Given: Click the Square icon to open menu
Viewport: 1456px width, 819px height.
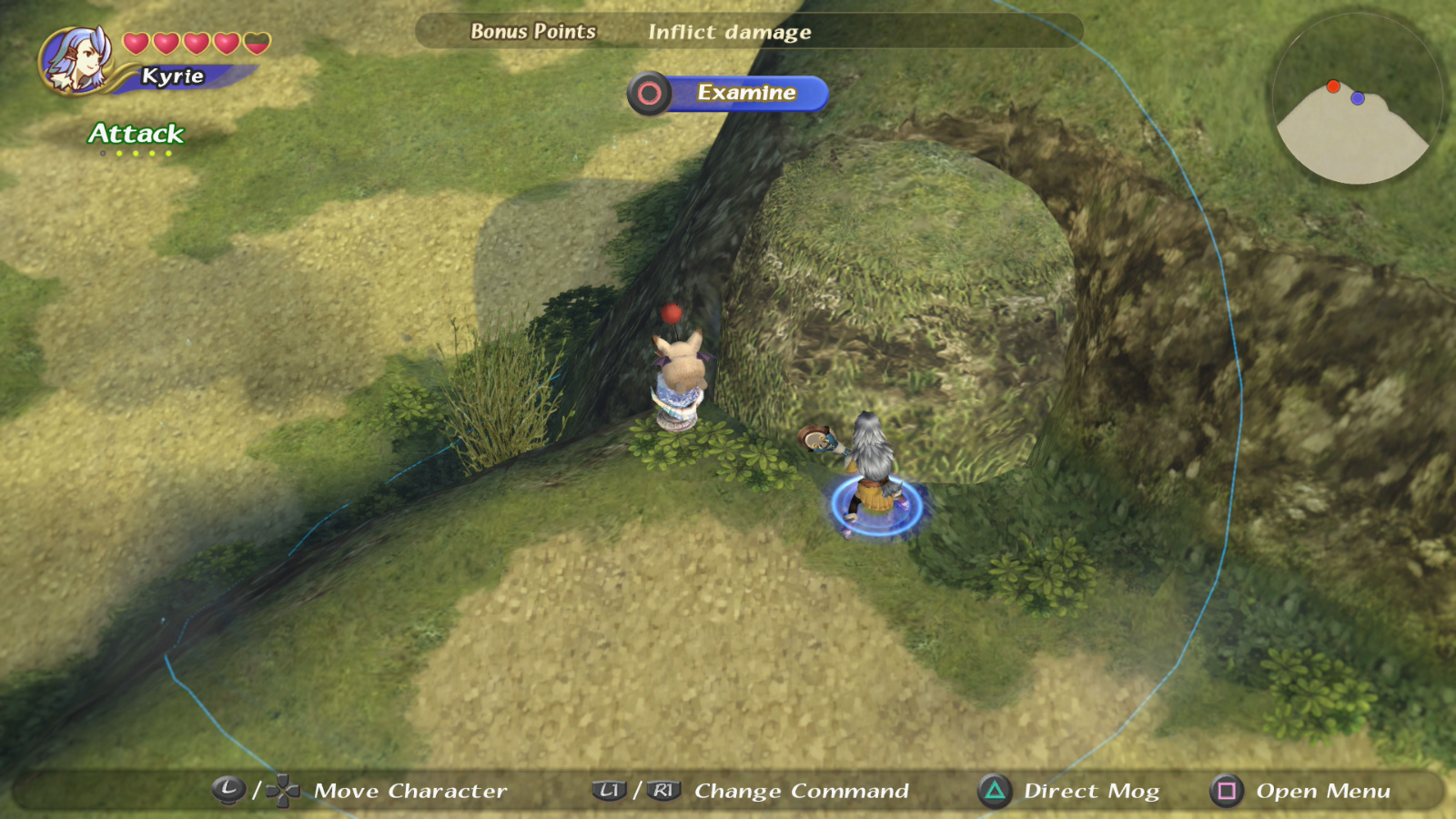Looking at the screenshot, I should pyautogui.click(x=1226, y=791).
